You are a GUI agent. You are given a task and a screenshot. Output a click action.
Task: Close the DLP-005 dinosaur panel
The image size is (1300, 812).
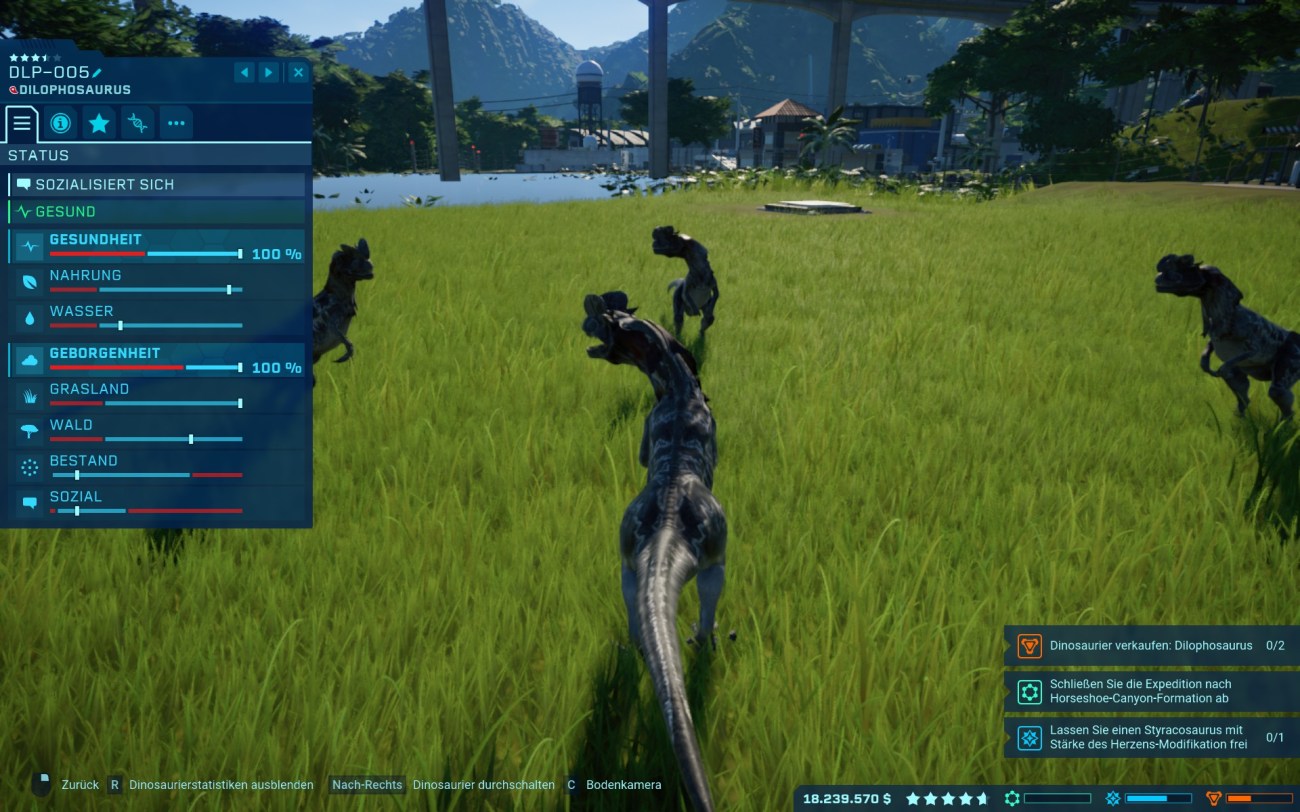(x=298, y=72)
